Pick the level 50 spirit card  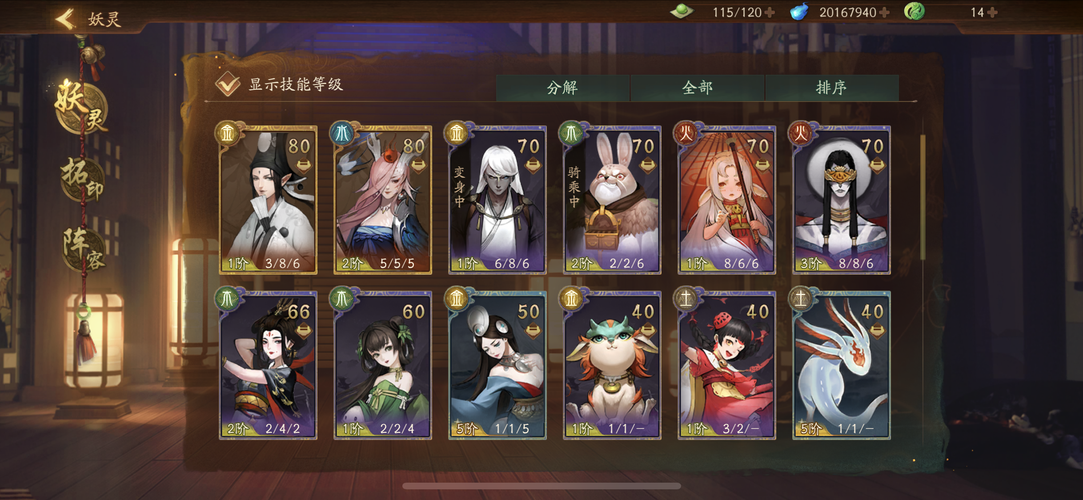[496, 365]
